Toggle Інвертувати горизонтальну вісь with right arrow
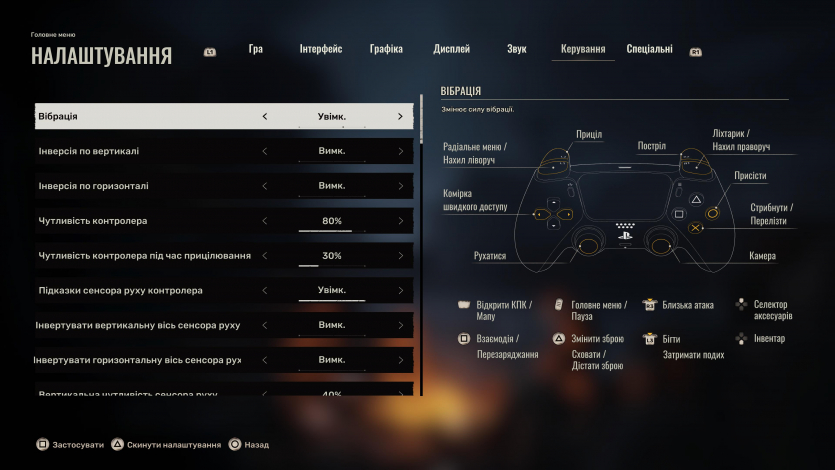835x470 pixels. click(400, 360)
